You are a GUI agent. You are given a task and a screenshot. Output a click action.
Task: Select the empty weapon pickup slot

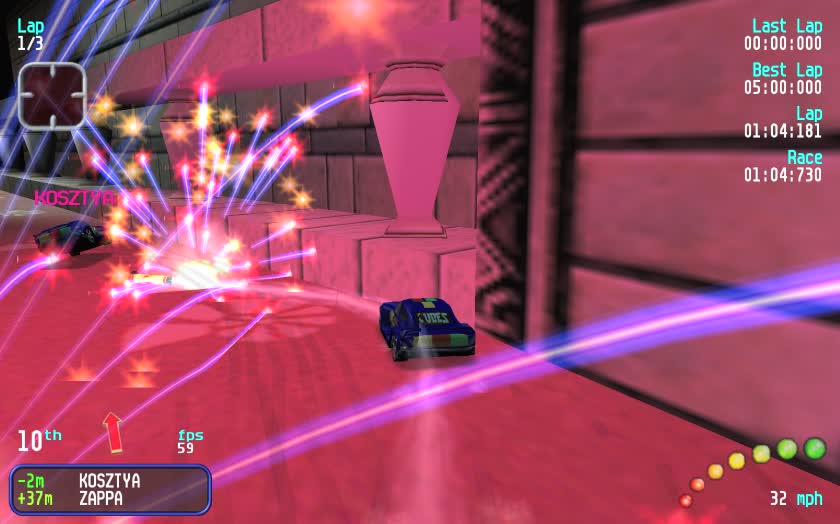(x=51, y=95)
